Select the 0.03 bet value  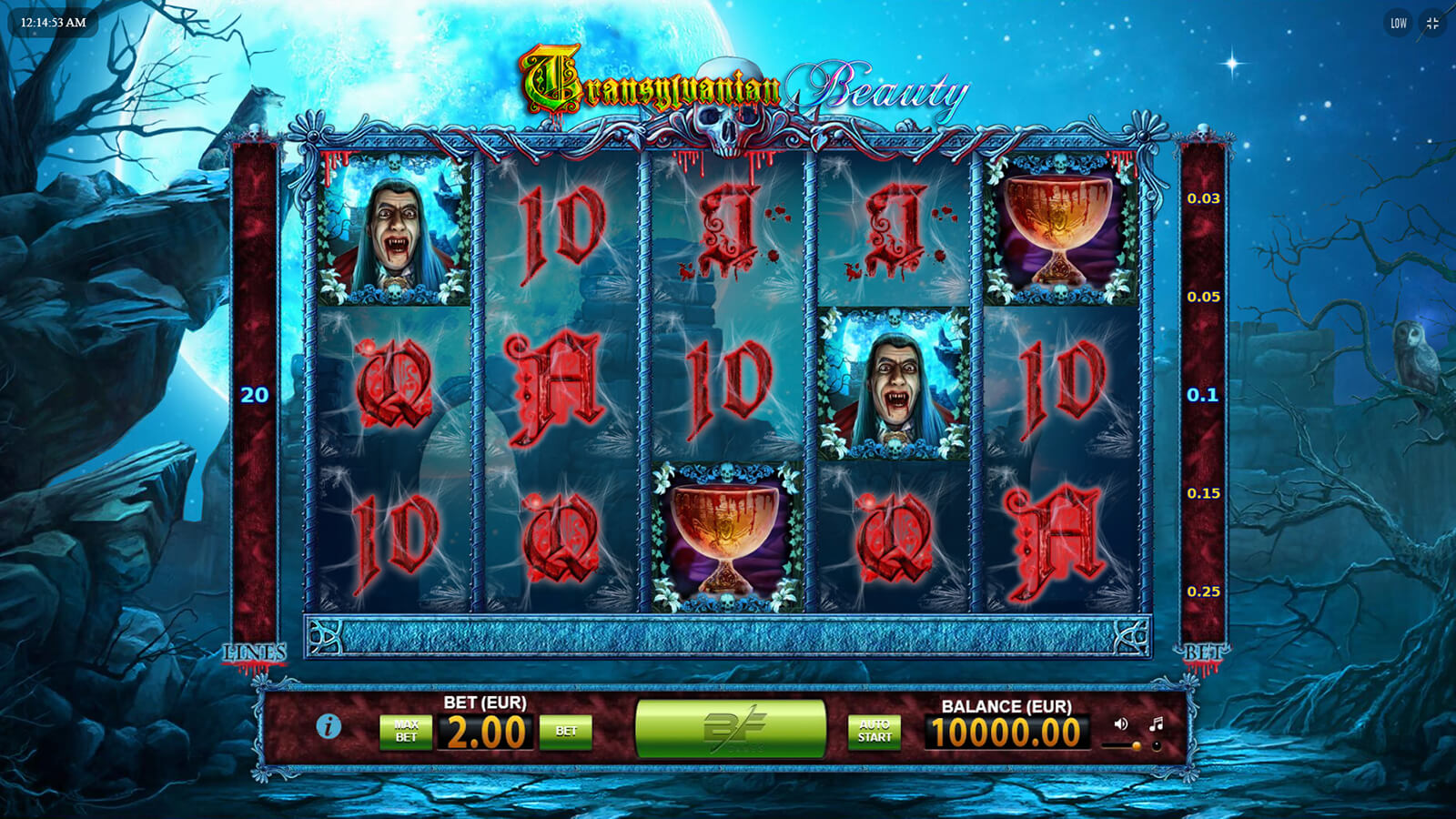(x=1203, y=198)
